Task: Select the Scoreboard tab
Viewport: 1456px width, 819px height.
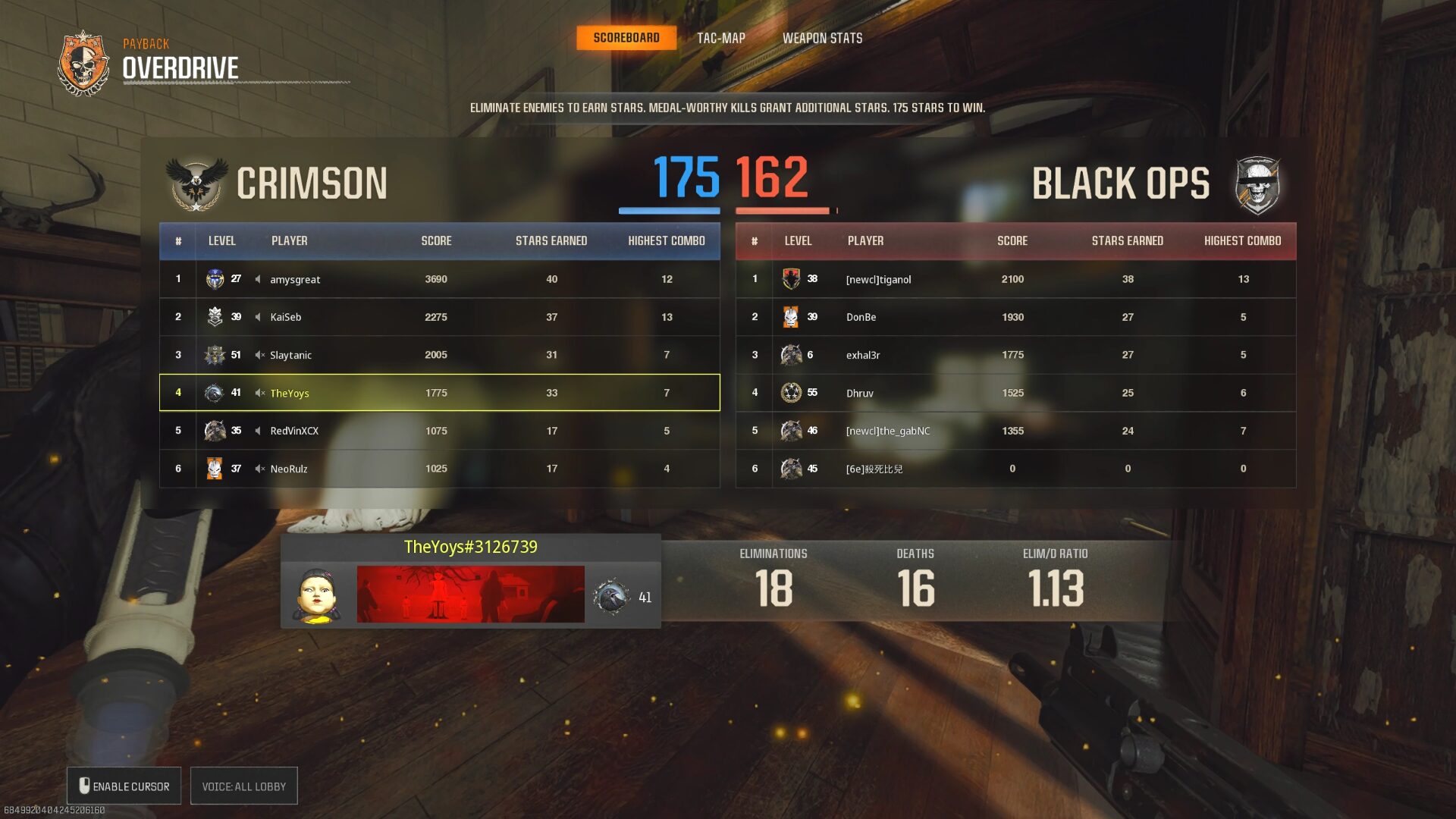Action: click(626, 38)
